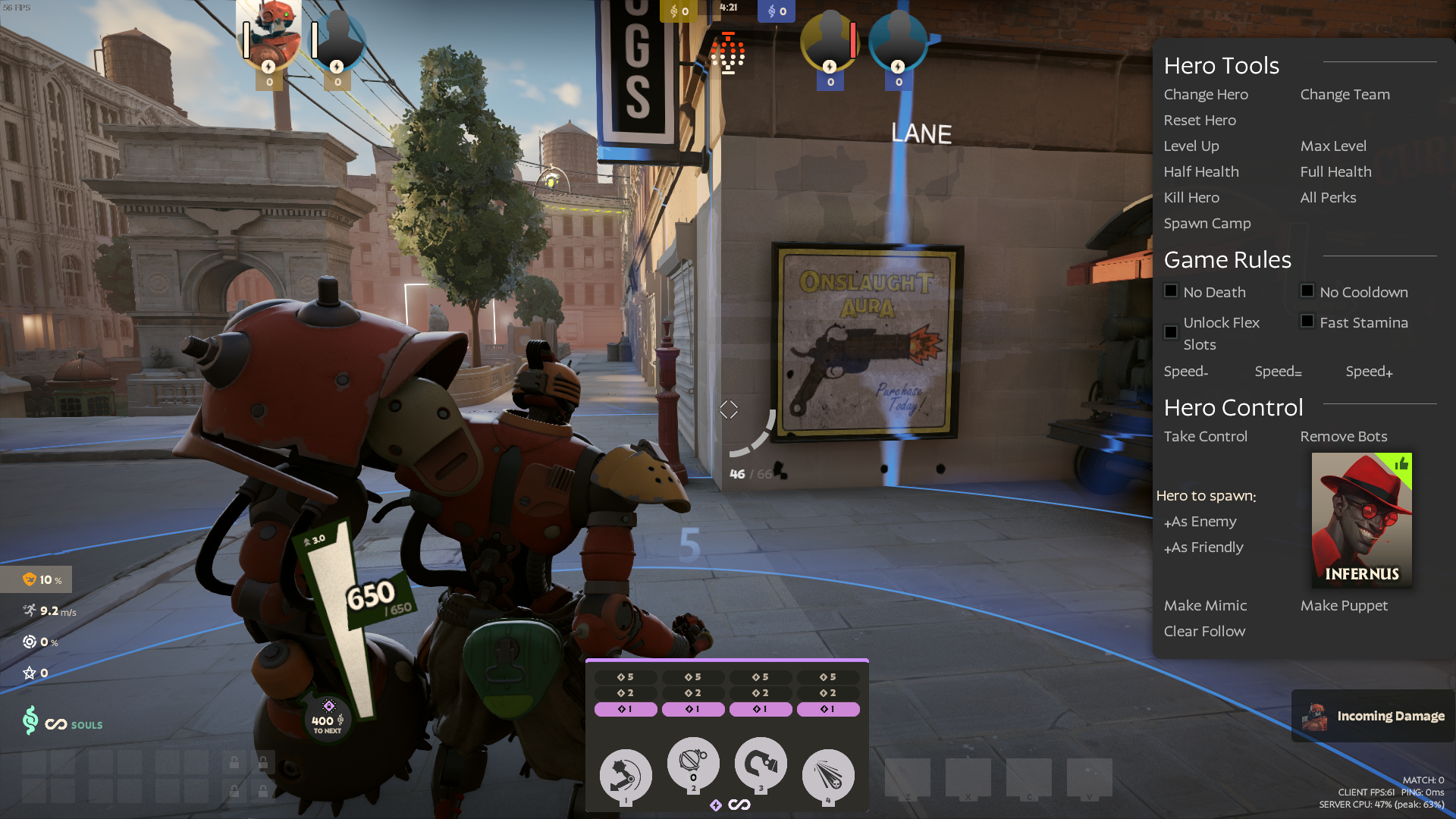Open the Change Hero option

pyautogui.click(x=1206, y=95)
